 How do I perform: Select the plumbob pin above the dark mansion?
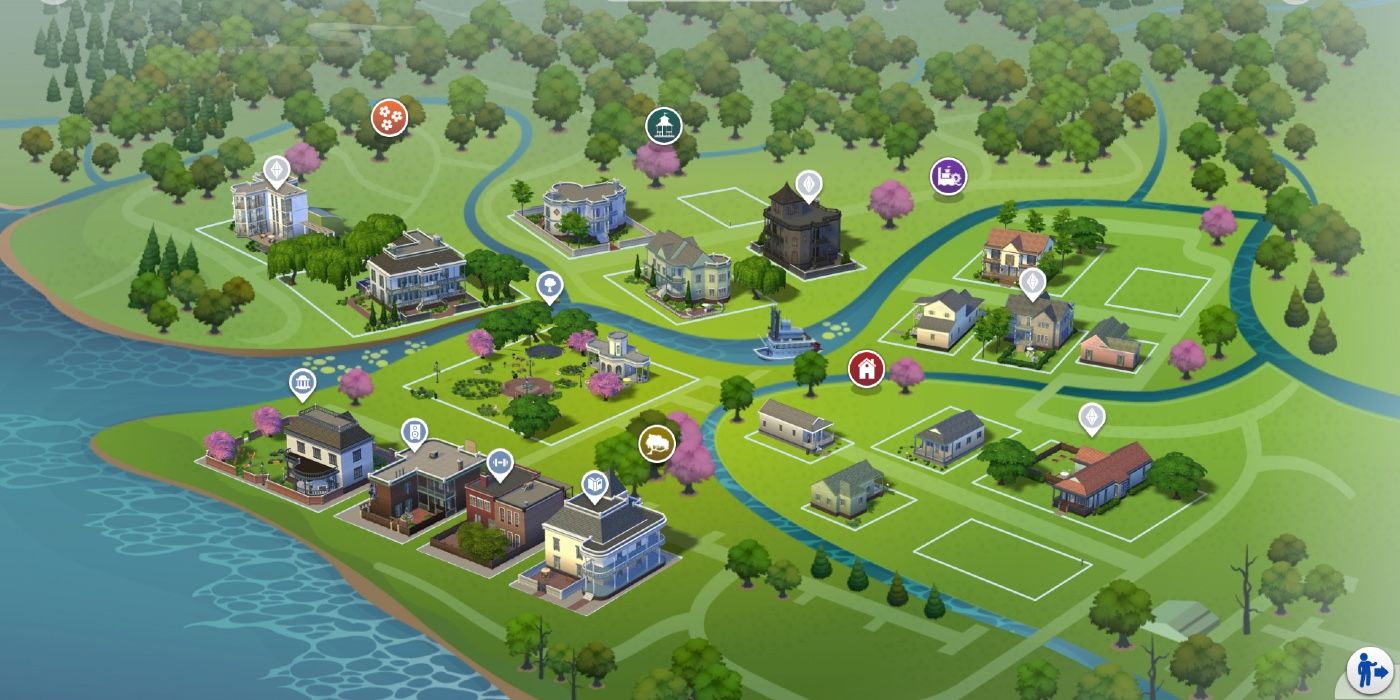pyautogui.click(x=808, y=185)
